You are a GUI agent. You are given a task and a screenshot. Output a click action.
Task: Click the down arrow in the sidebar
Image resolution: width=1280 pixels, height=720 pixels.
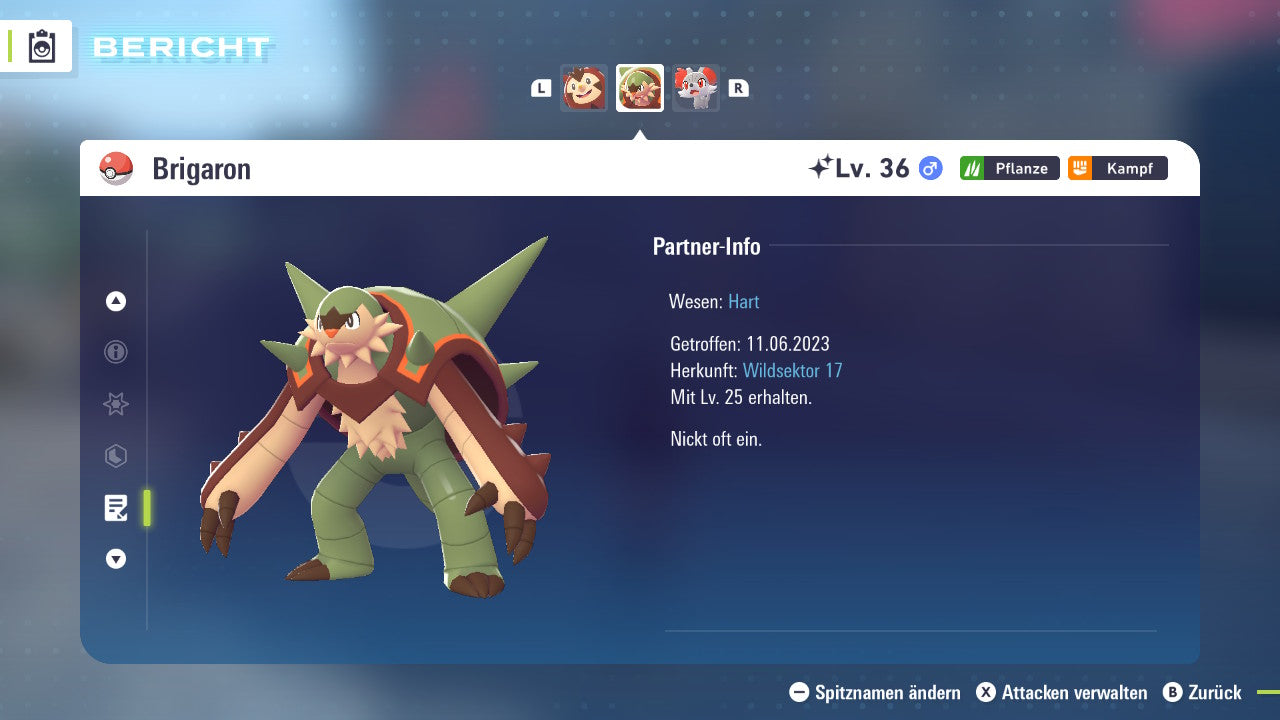[115, 559]
